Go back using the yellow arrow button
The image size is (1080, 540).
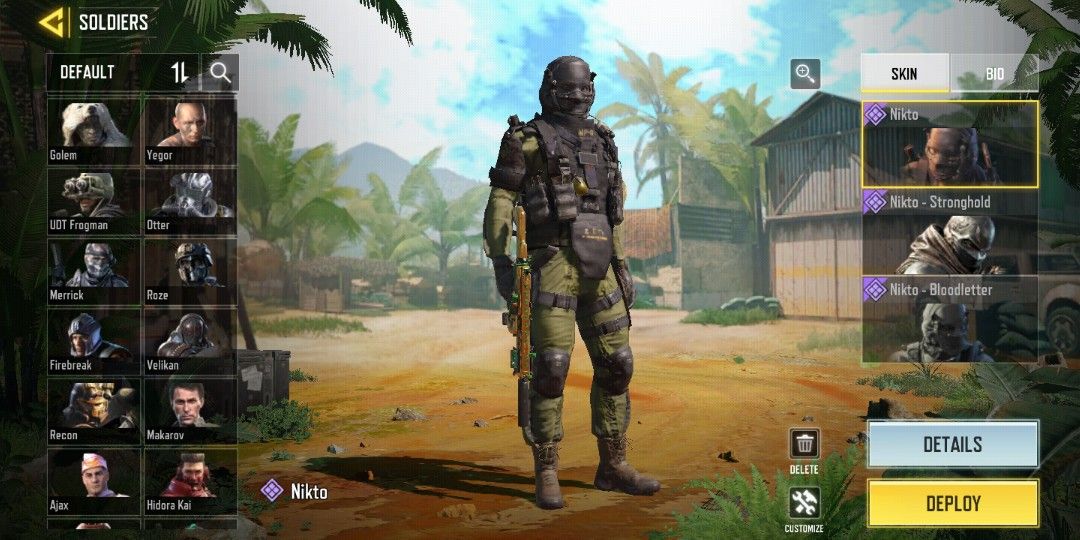tap(52, 21)
